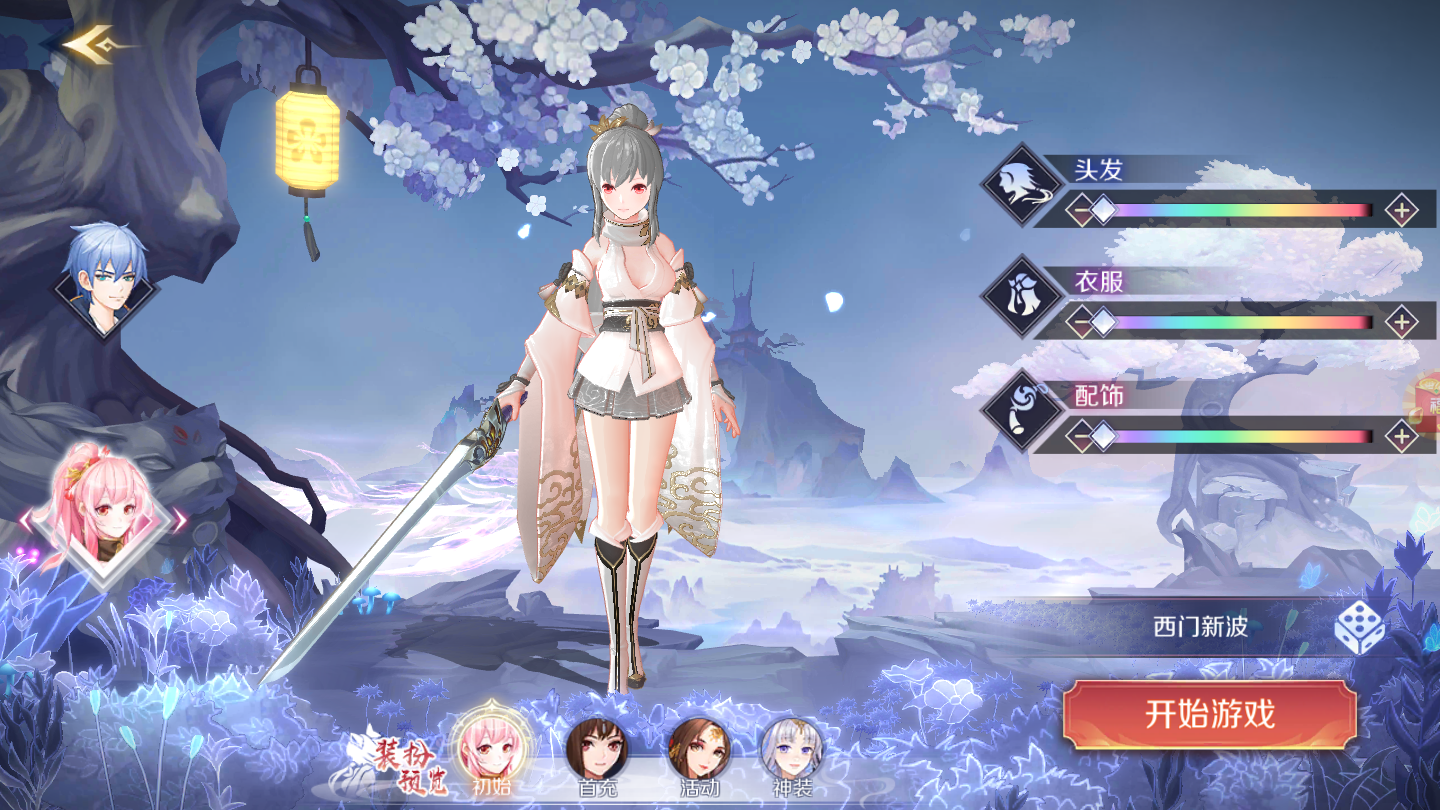Decrease the 头发 hair color value
Image resolution: width=1440 pixels, height=810 pixels.
(1079, 211)
